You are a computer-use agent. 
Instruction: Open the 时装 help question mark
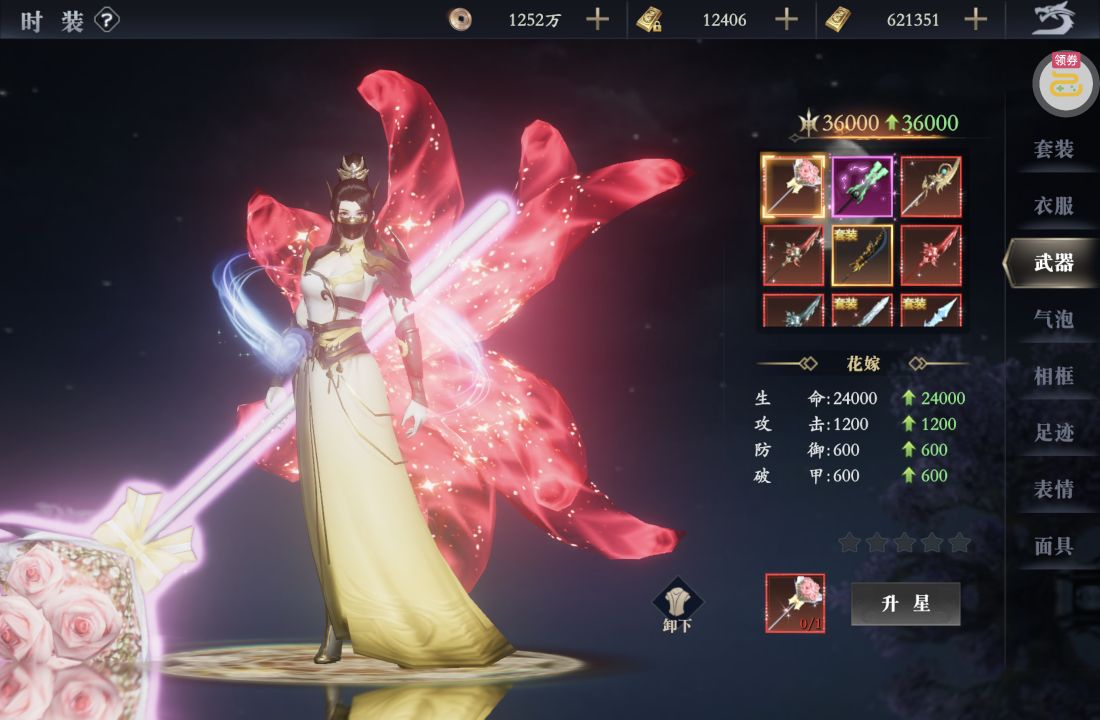click(x=107, y=20)
